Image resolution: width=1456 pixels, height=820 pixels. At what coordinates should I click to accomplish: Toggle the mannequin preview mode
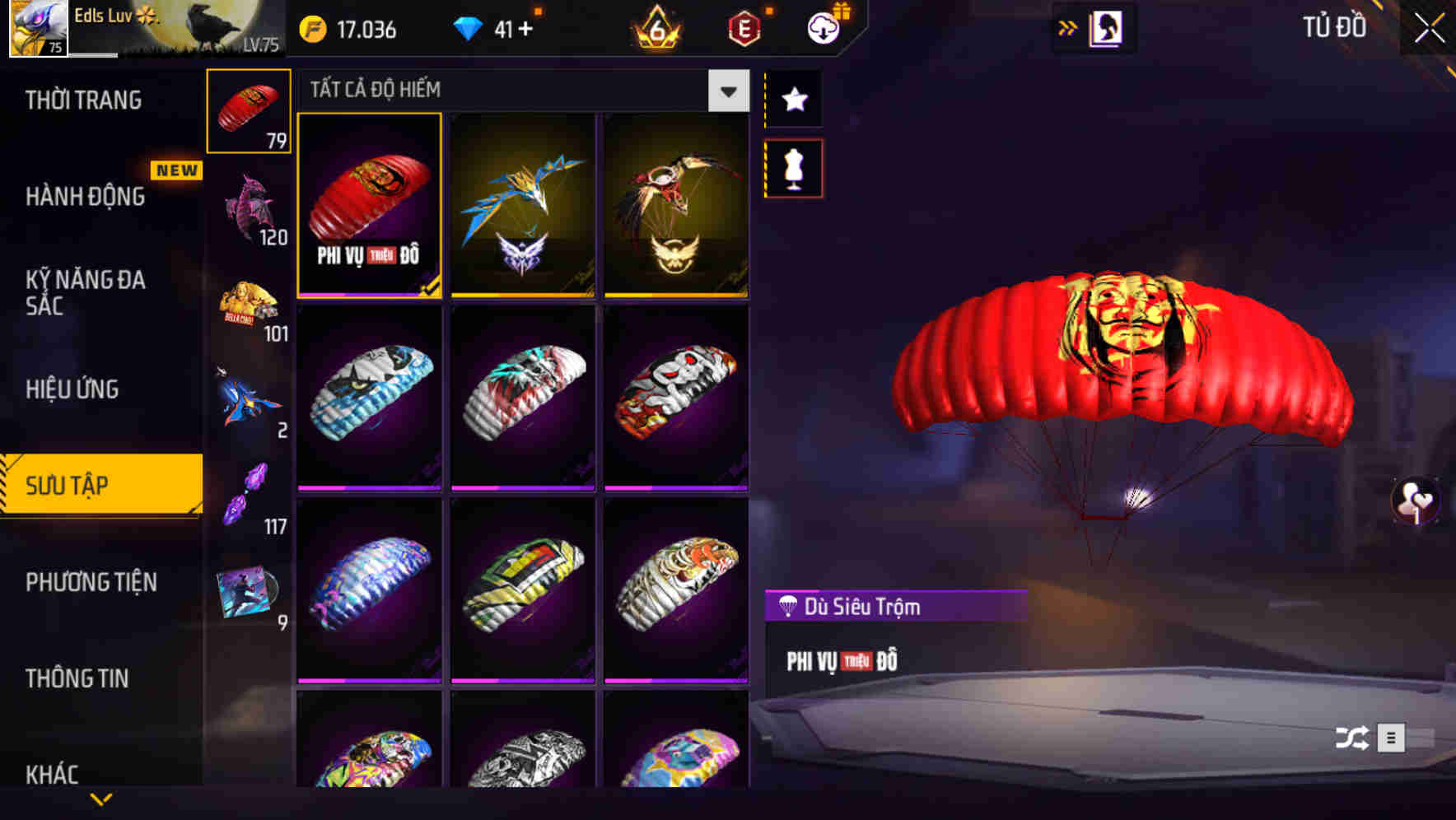point(793,166)
